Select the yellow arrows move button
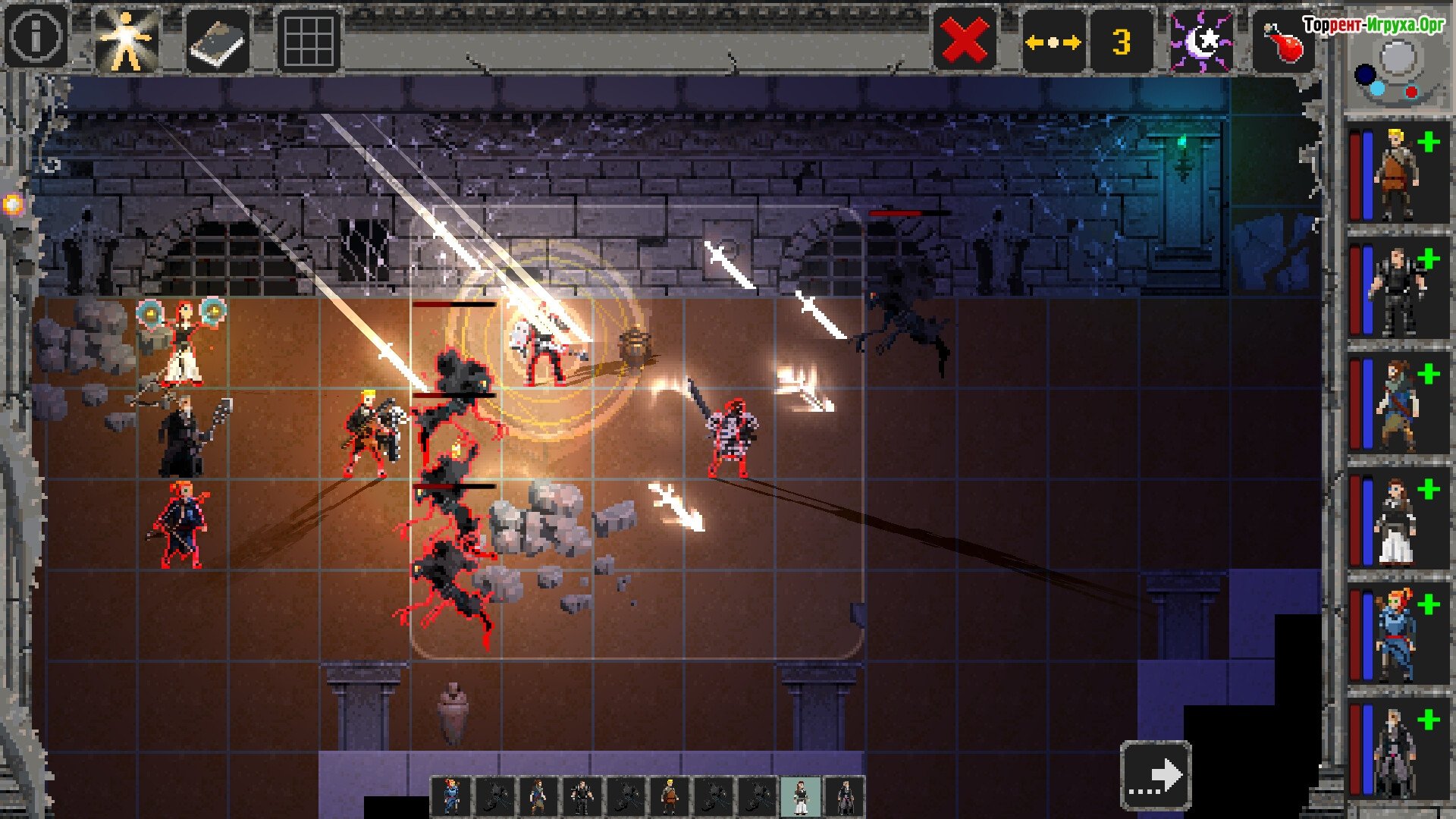Image resolution: width=1456 pixels, height=819 pixels. point(1053,42)
